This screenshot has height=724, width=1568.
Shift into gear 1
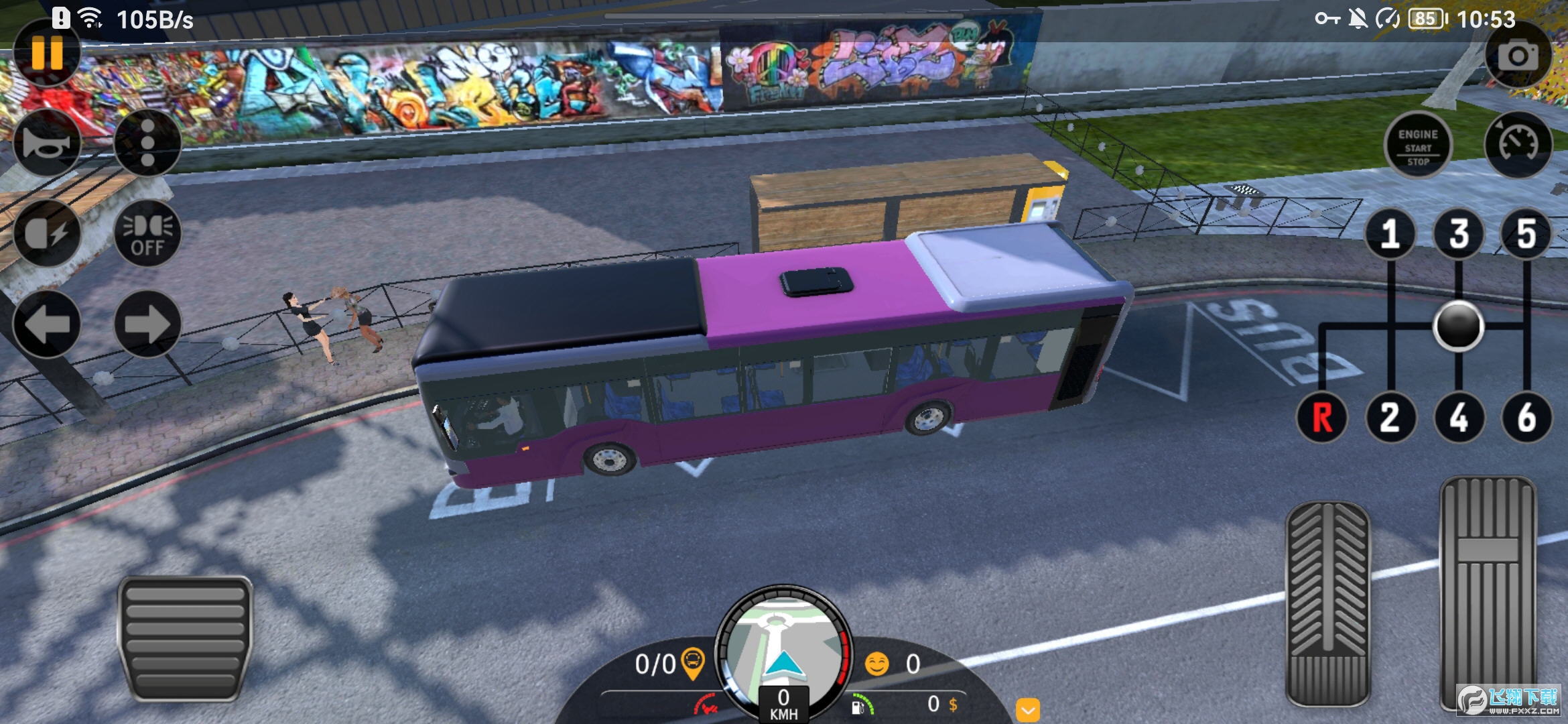pos(1390,233)
